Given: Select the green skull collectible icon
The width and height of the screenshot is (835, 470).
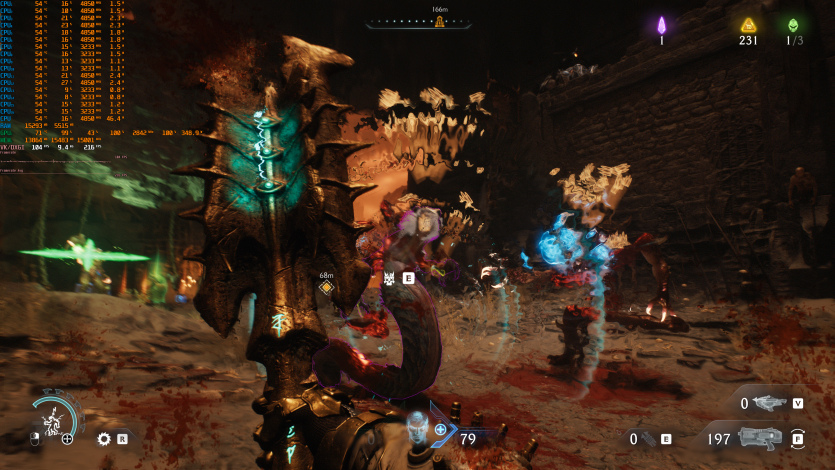Looking at the screenshot, I should coord(794,25).
